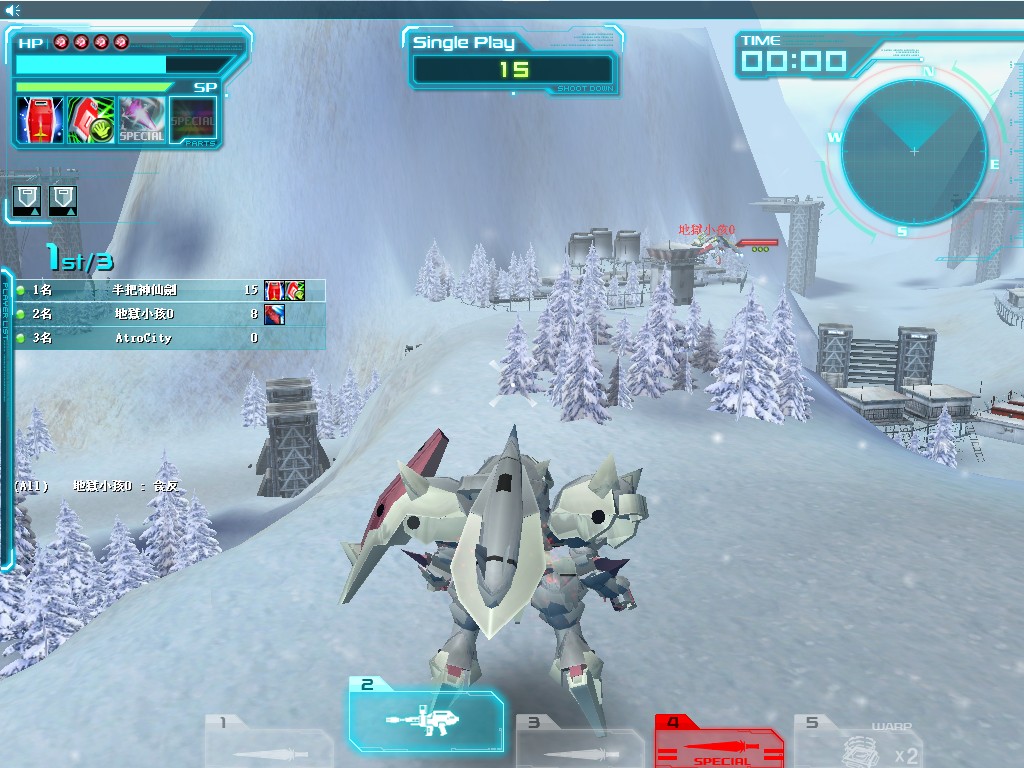1024x768 pixels.
Task: Activate the pink Special skill icon
Action: click(x=142, y=120)
